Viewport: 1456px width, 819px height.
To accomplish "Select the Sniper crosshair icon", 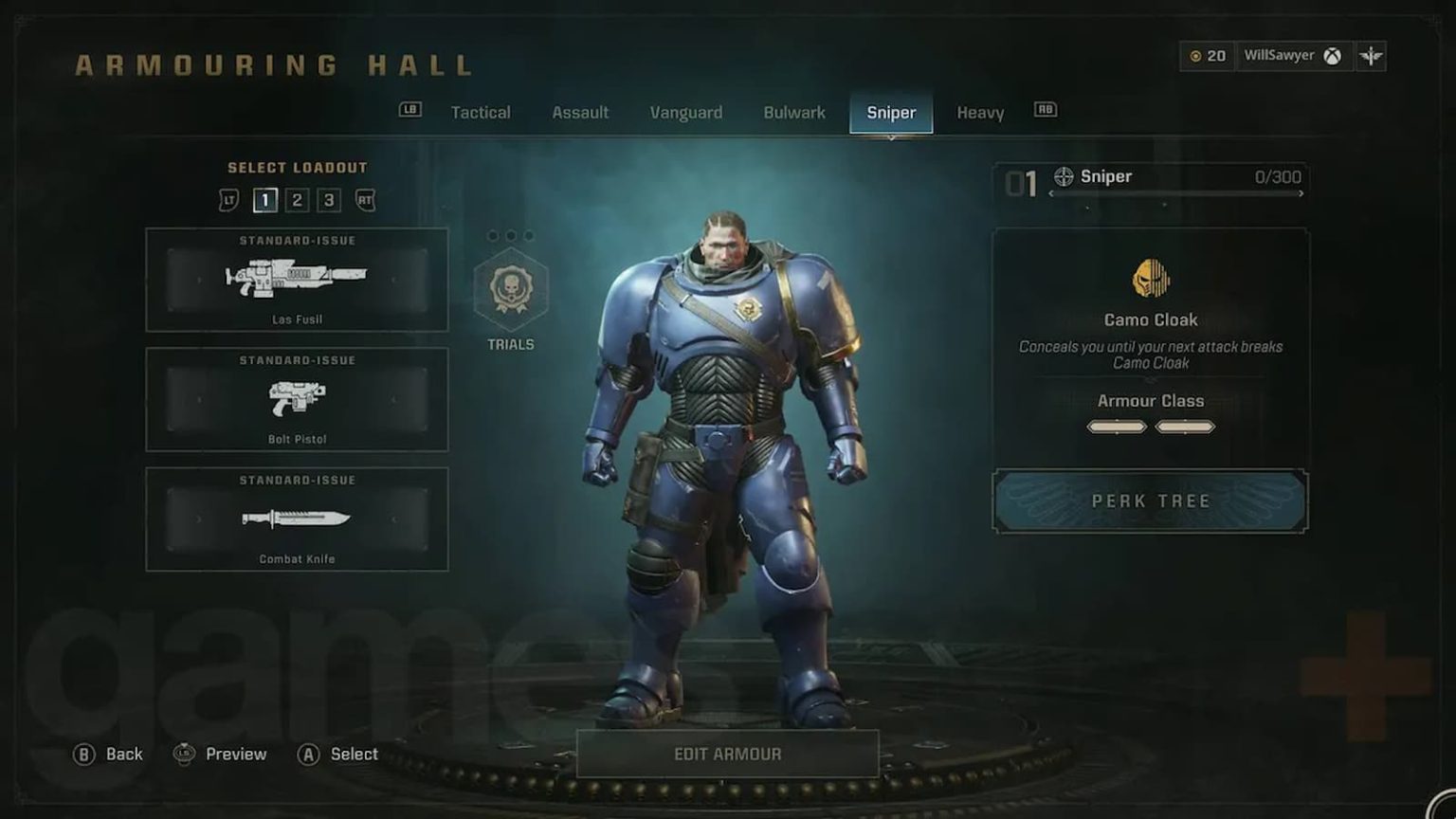I will coord(1063,175).
